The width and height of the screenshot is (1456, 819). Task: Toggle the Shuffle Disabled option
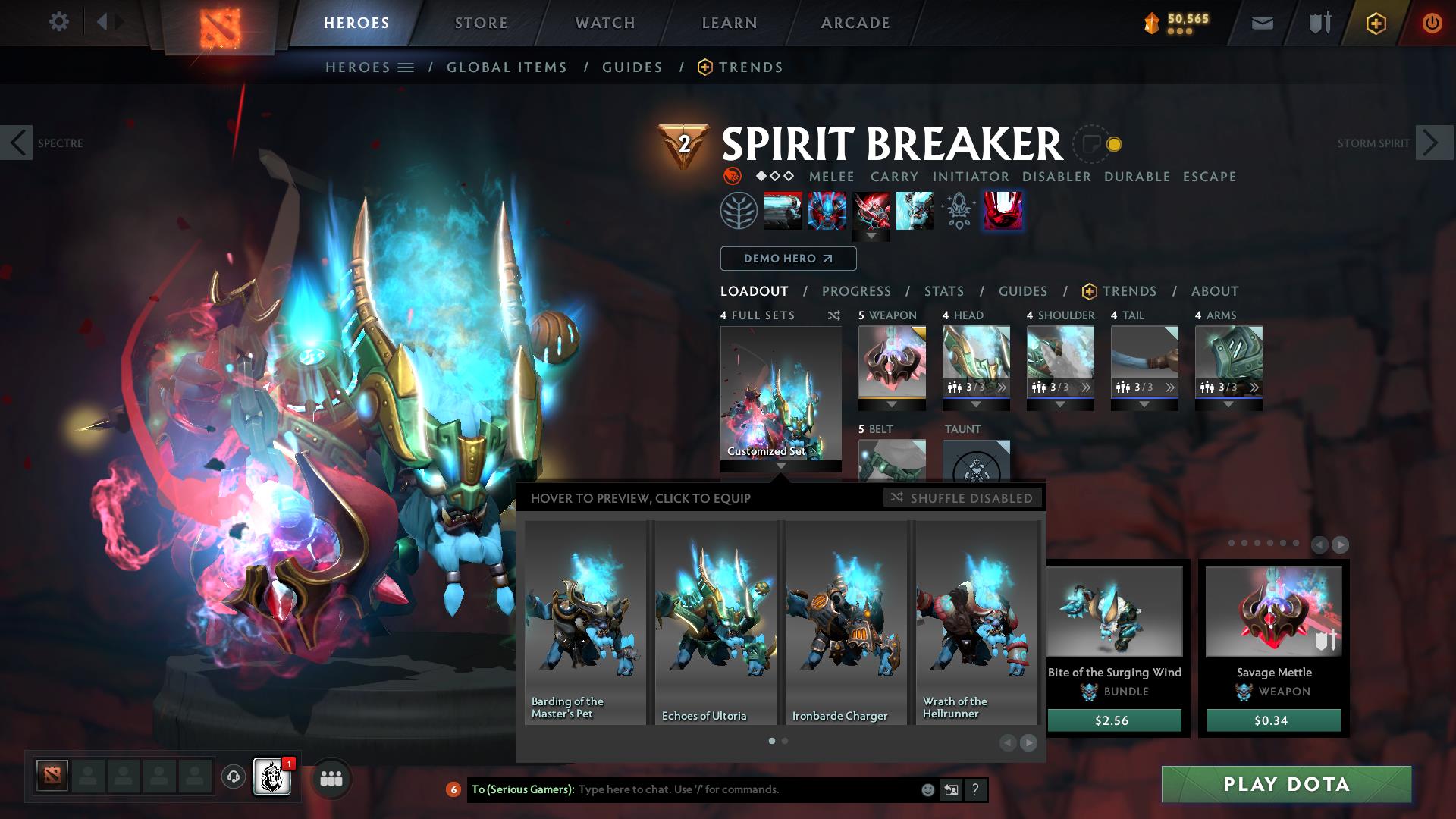pos(962,498)
